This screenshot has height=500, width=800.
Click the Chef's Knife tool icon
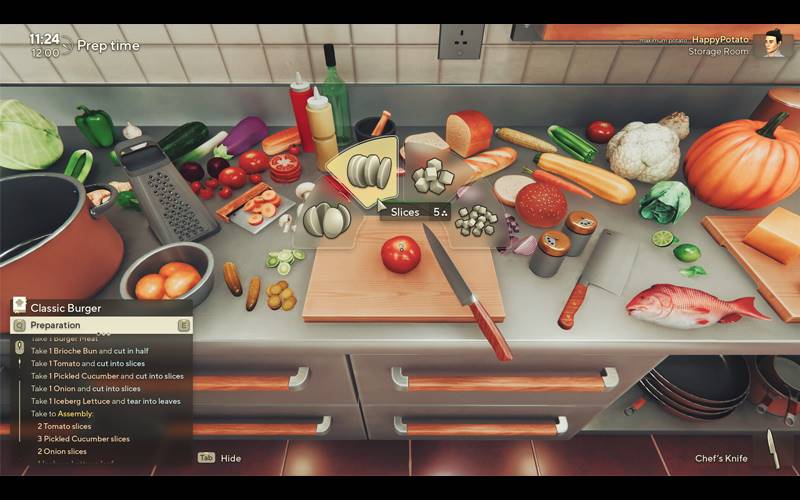coord(771,447)
